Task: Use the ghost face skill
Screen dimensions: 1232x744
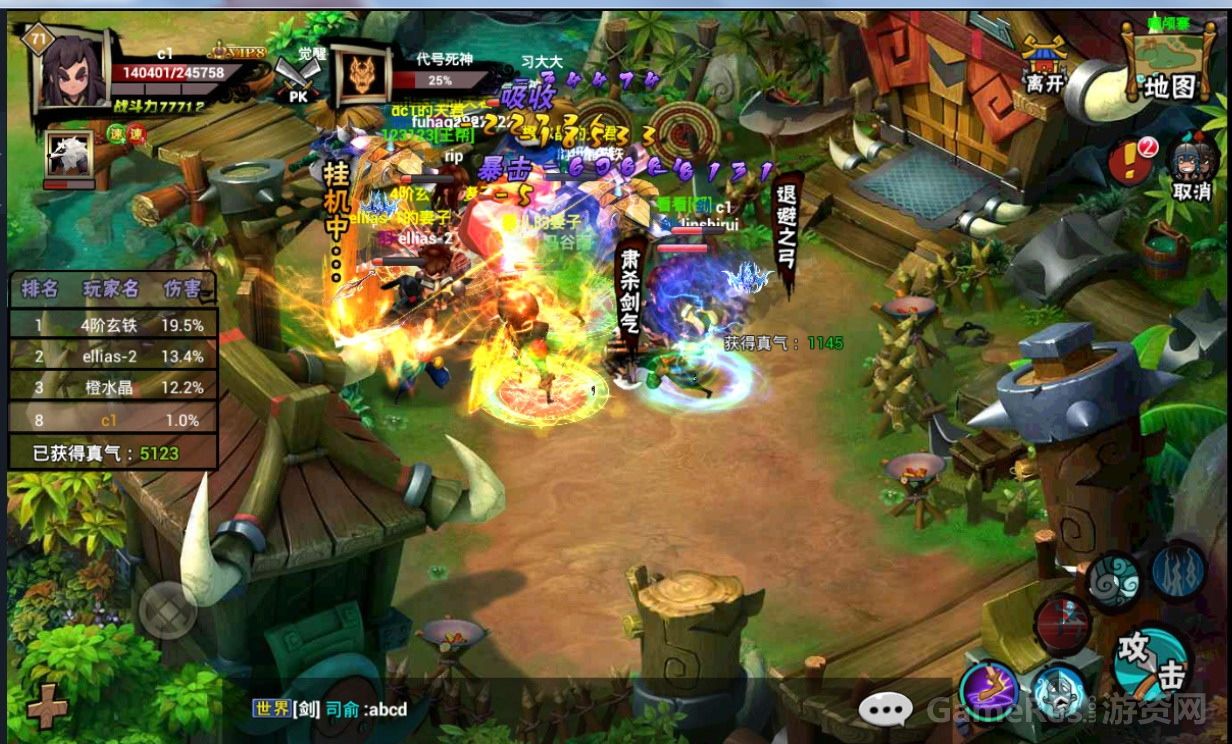Action: click(x=1060, y=692)
